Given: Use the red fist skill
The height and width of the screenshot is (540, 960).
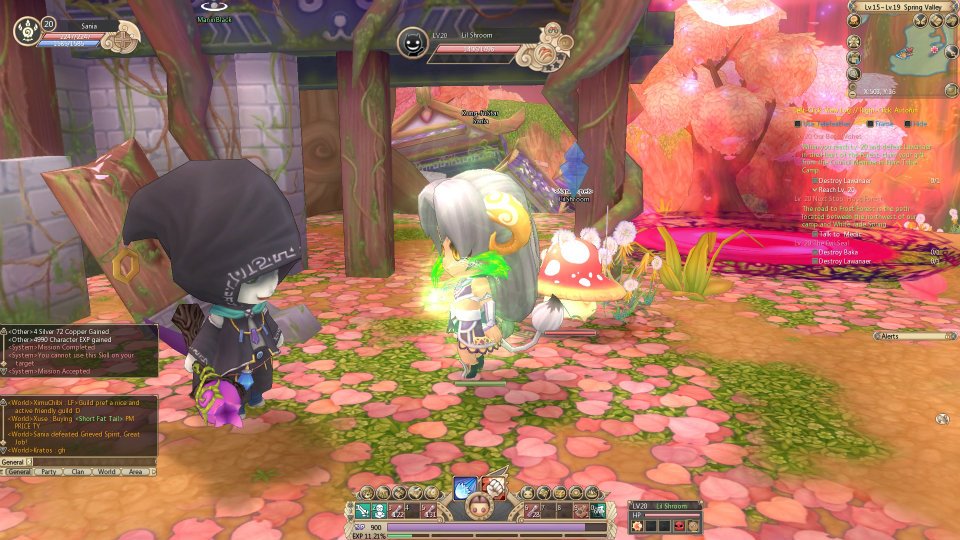Looking at the screenshot, I should 493,487.
